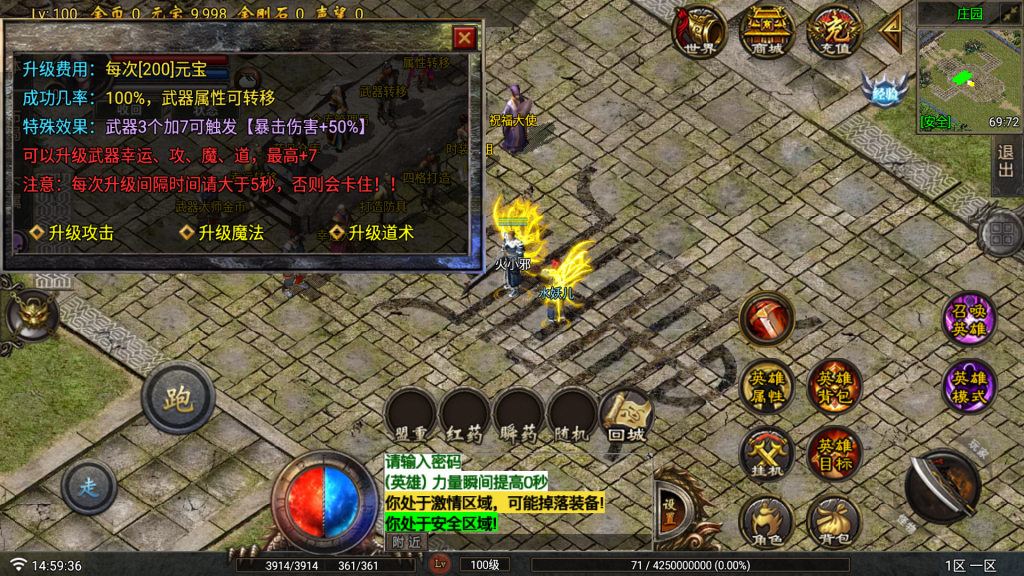The width and height of the screenshot is (1024, 576).
Task: Open the 英雄属性 hero attributes
Action: point(767,386)
